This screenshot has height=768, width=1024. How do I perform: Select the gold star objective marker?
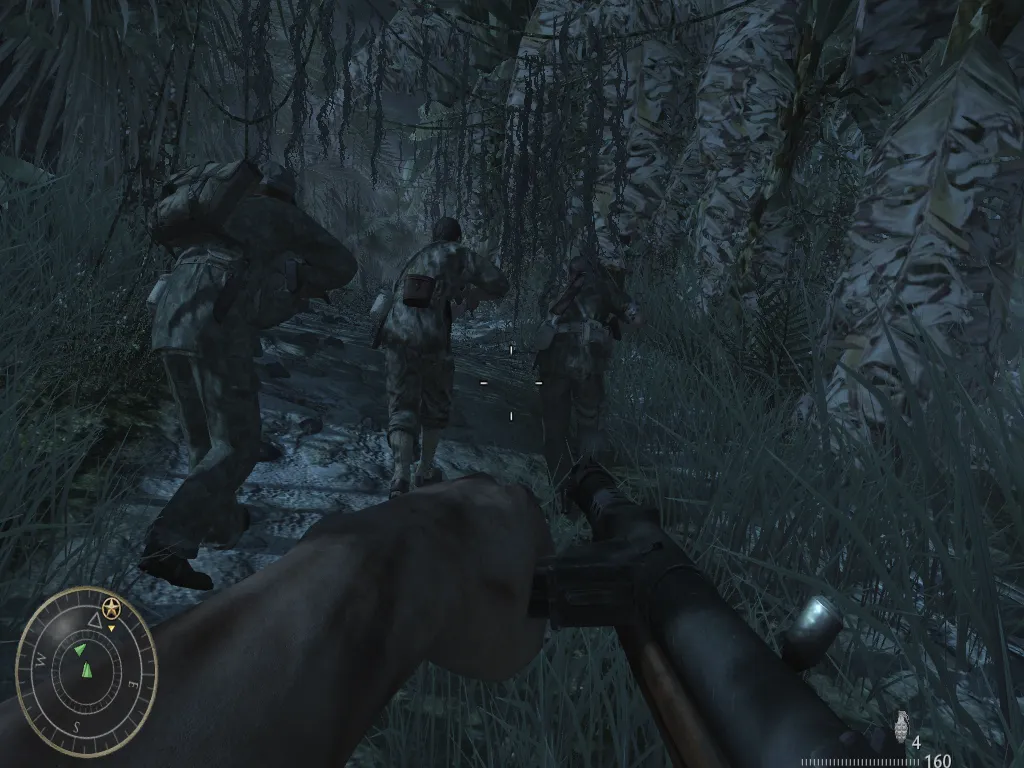coord(111,607)
